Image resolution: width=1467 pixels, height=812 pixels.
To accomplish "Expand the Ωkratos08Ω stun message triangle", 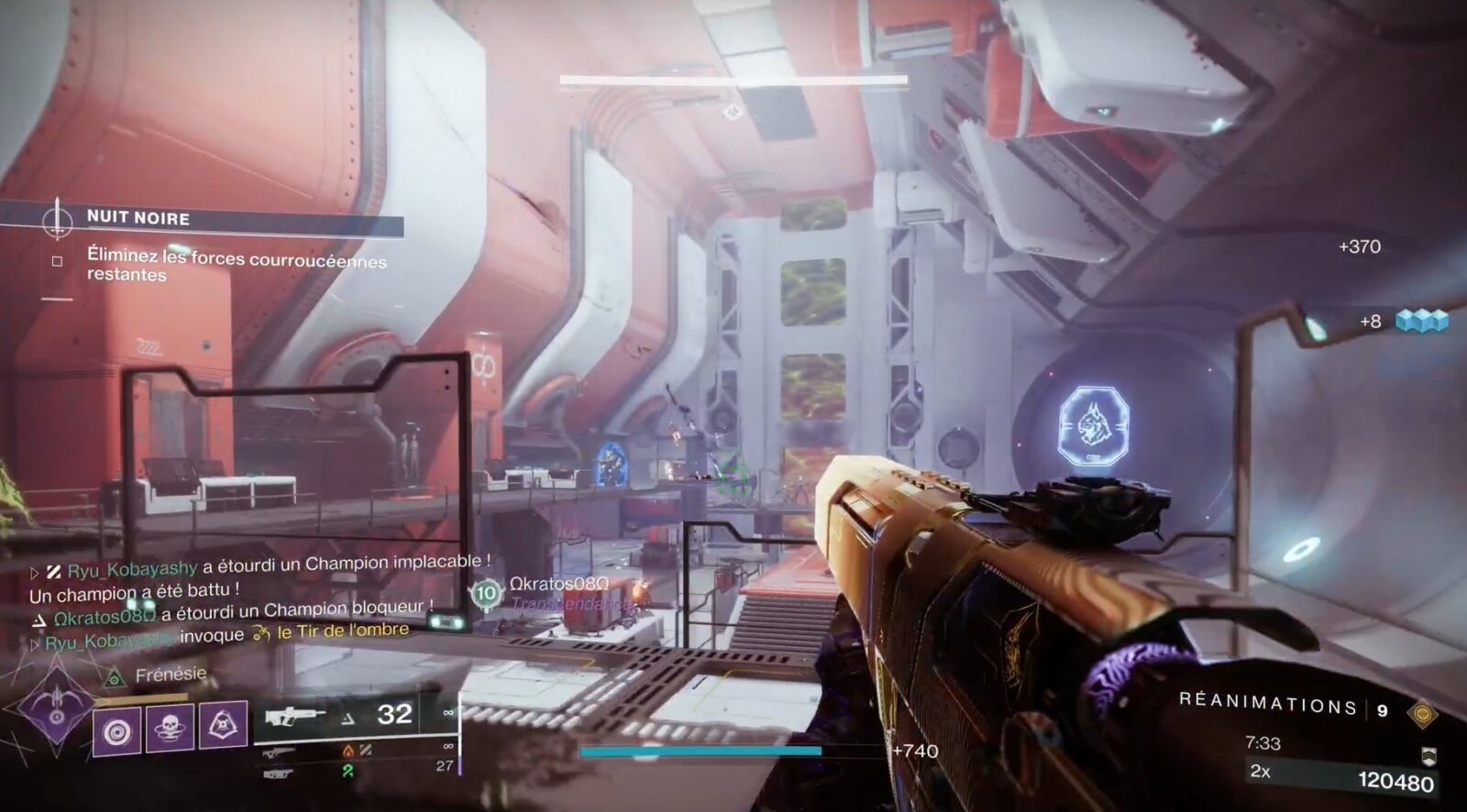I will (40, 618).
